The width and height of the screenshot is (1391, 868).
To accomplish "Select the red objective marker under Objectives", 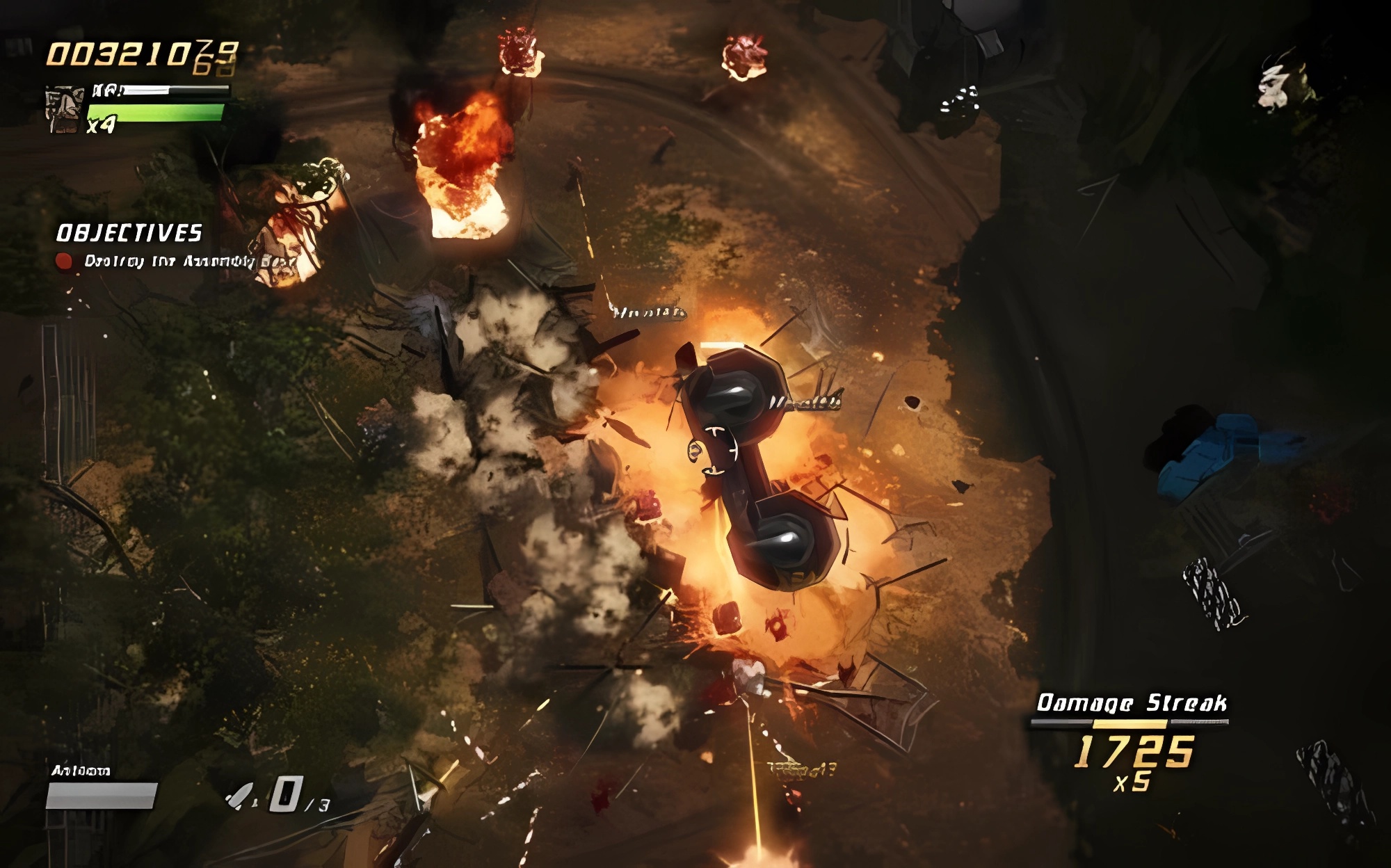I will (64, 261).
